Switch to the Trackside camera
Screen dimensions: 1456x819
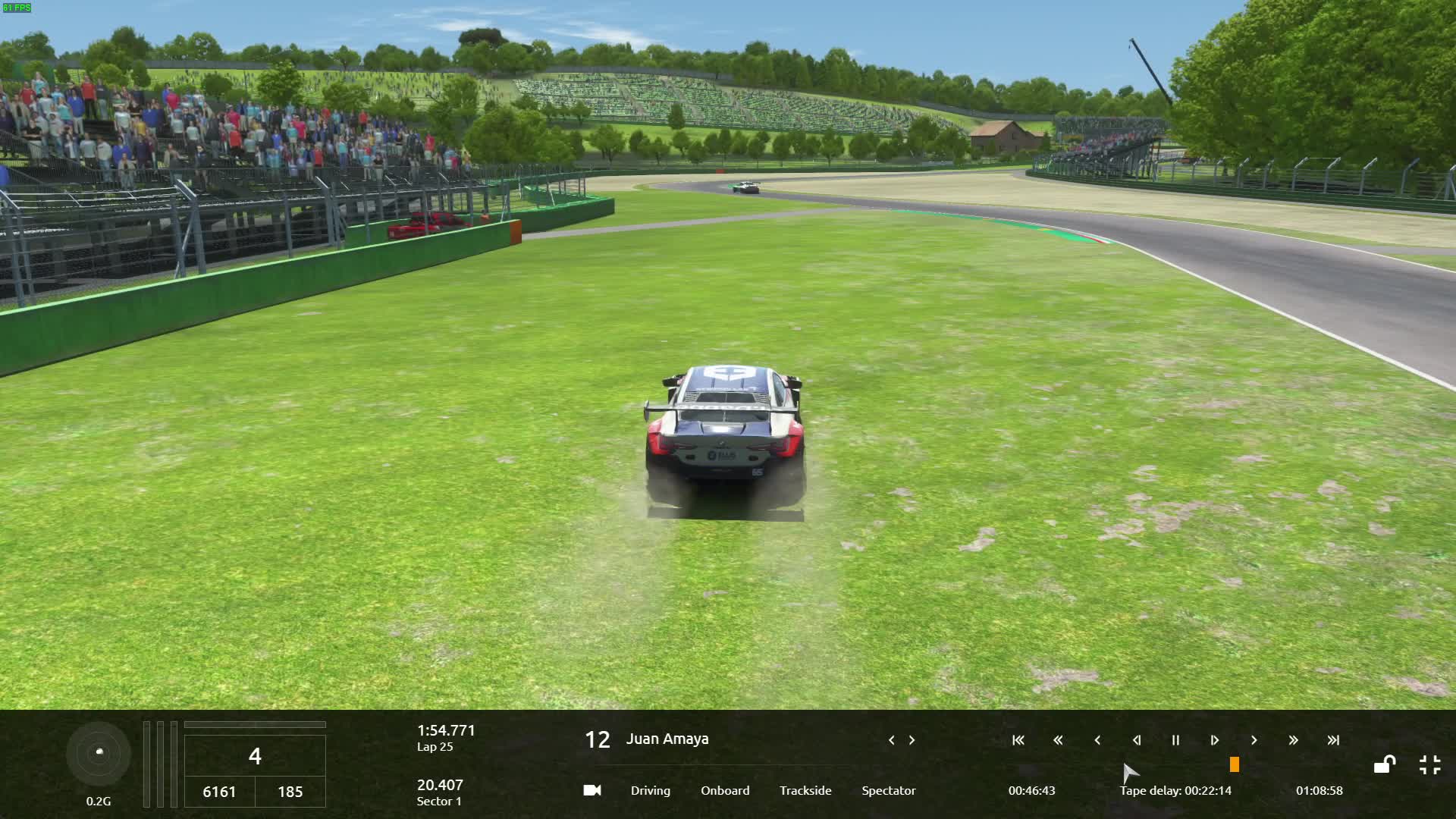805,790
